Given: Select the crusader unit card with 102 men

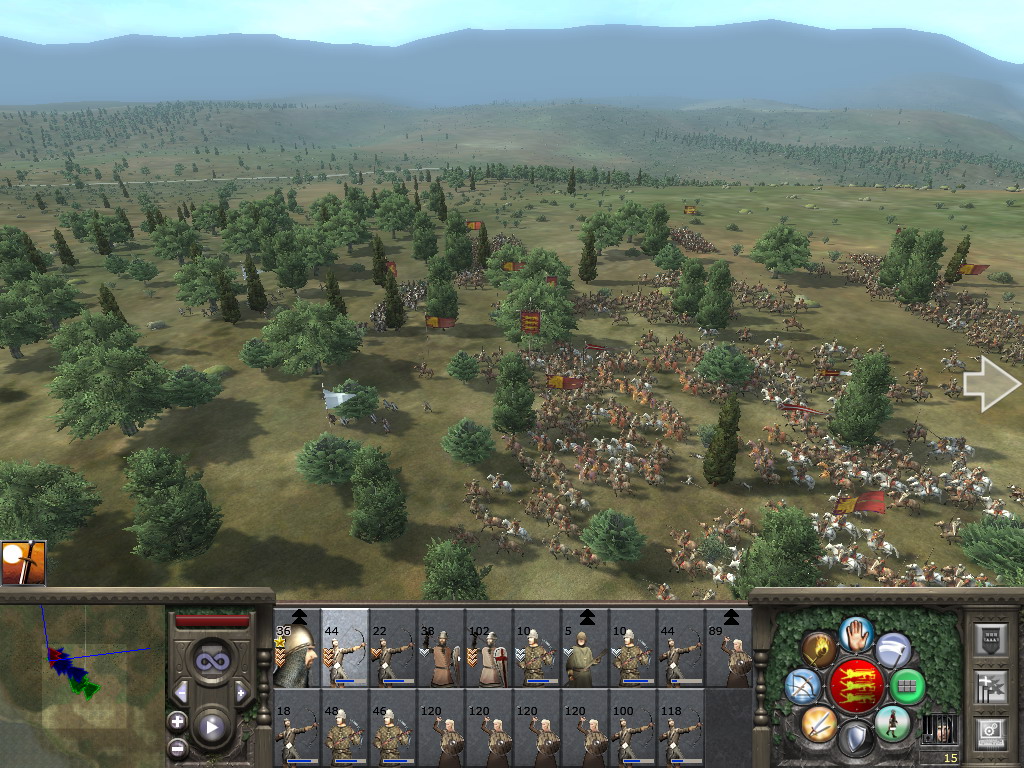Looking at the screenshot, I should 489,649.
